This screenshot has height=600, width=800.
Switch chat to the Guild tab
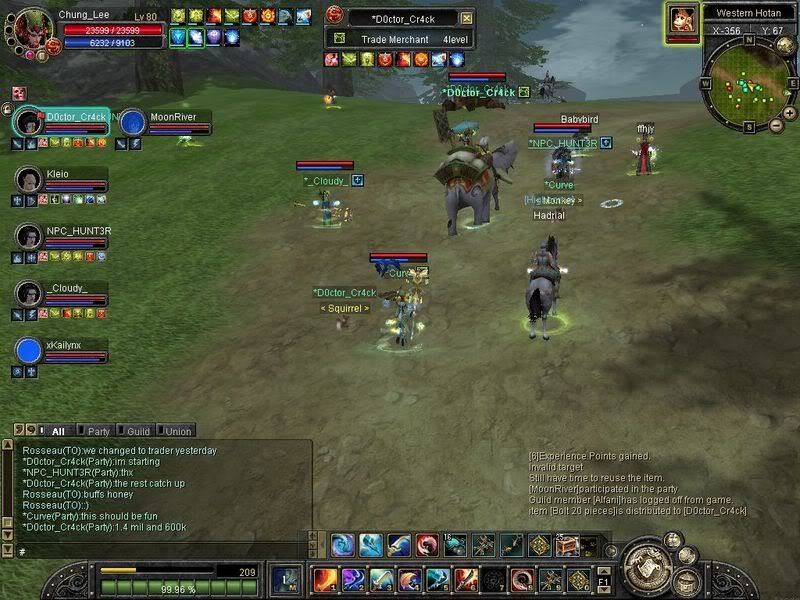[x=138, y=431]
